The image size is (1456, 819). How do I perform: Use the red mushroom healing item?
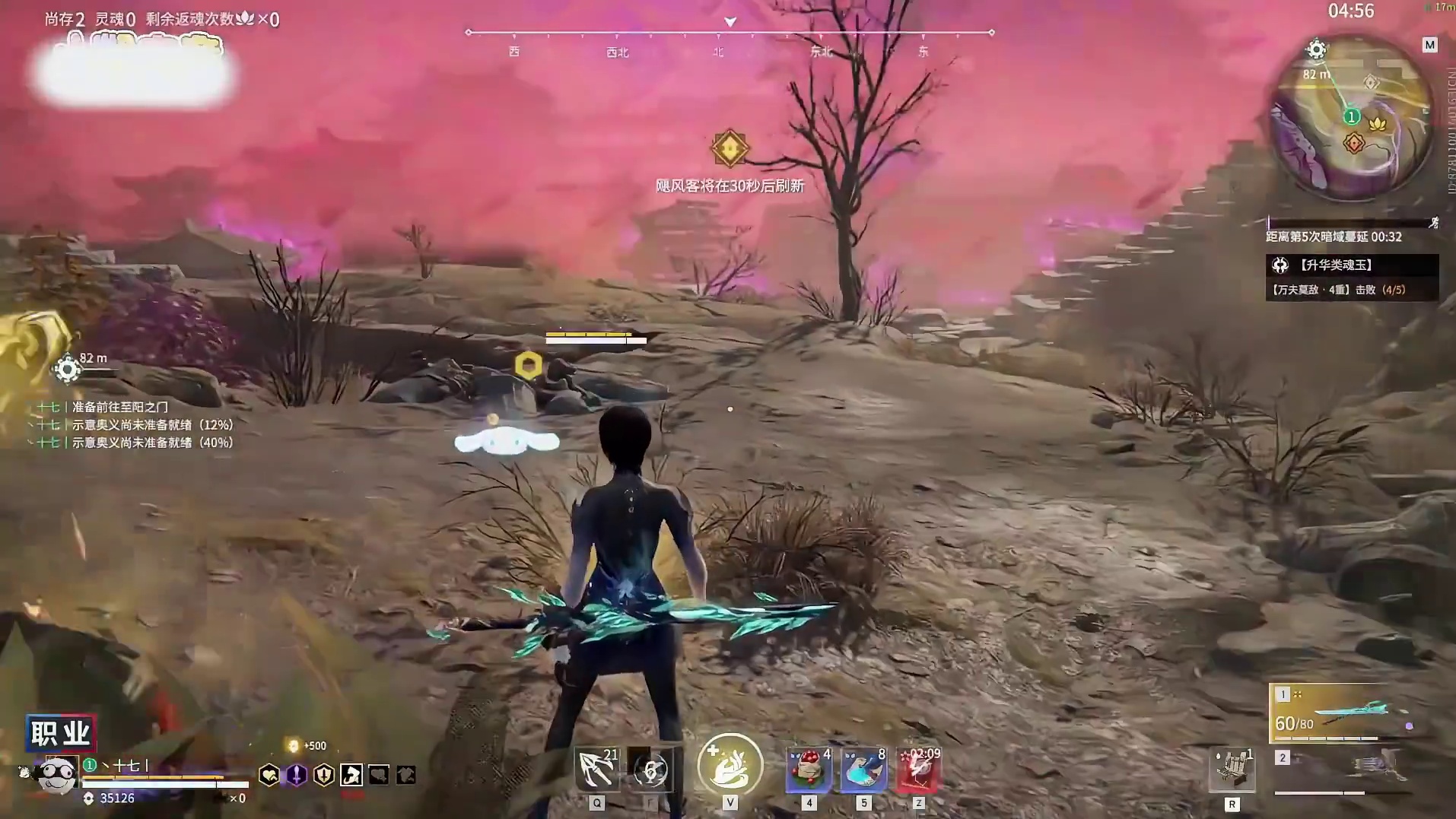pyautogui.click(x=809, y=770)
